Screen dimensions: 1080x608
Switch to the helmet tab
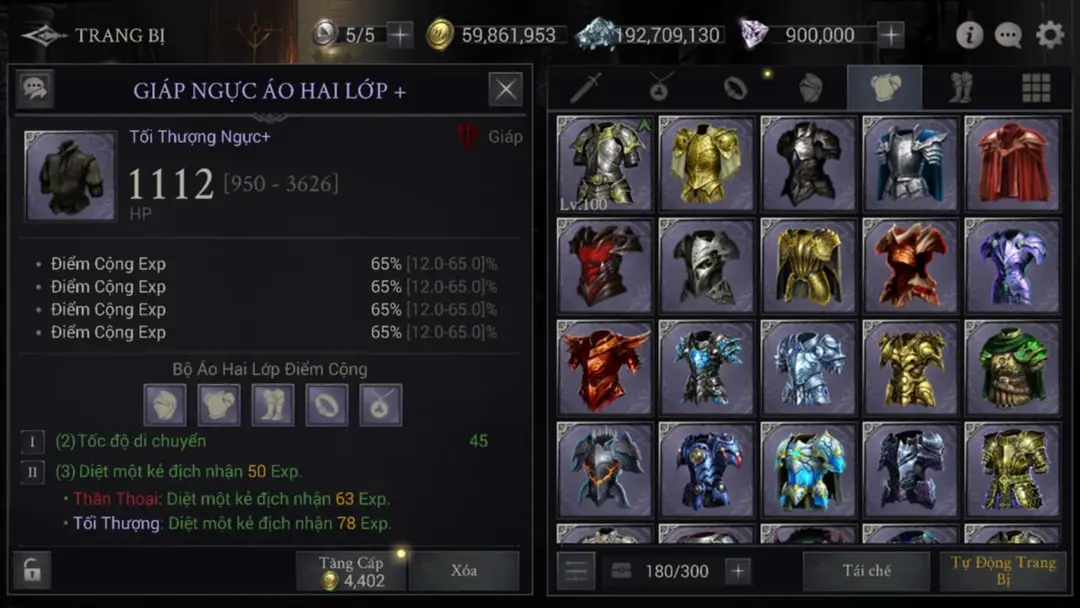click(810, 89)
